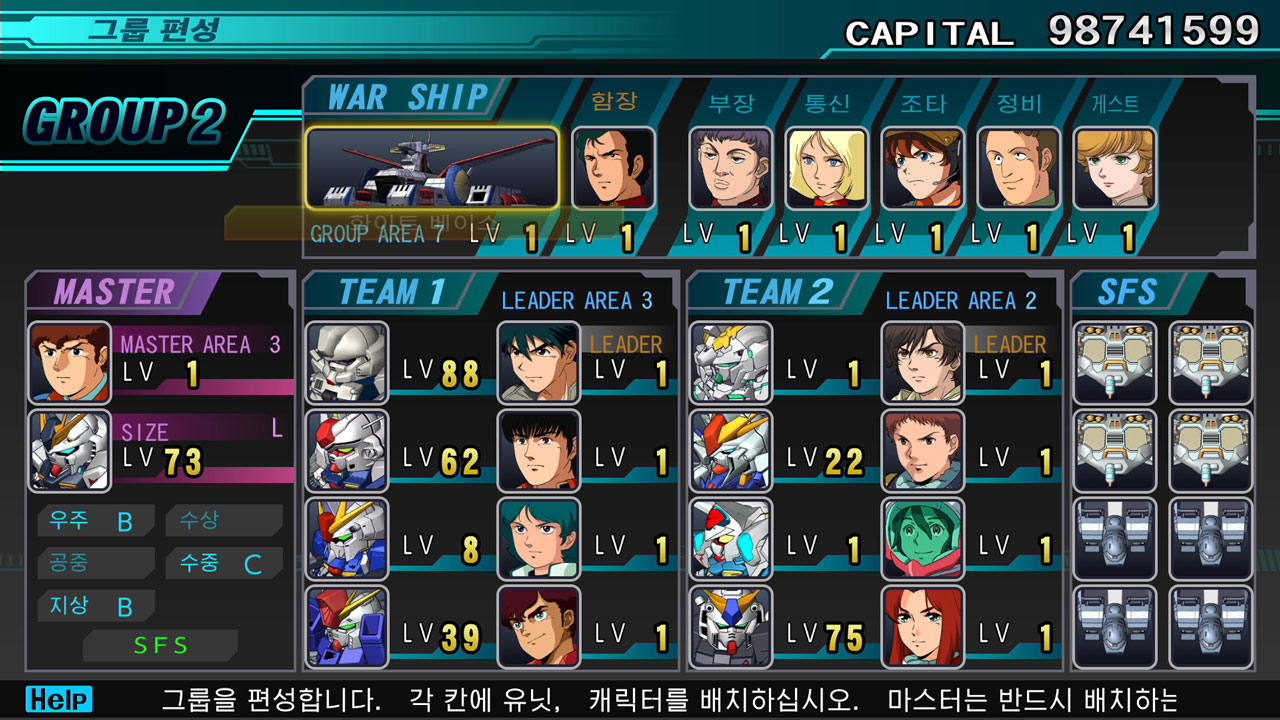The width and height of the screenshot is (1280, 720).
Task: Select the guest (게스트) crew portrait
Action: tap(1114, 168)
